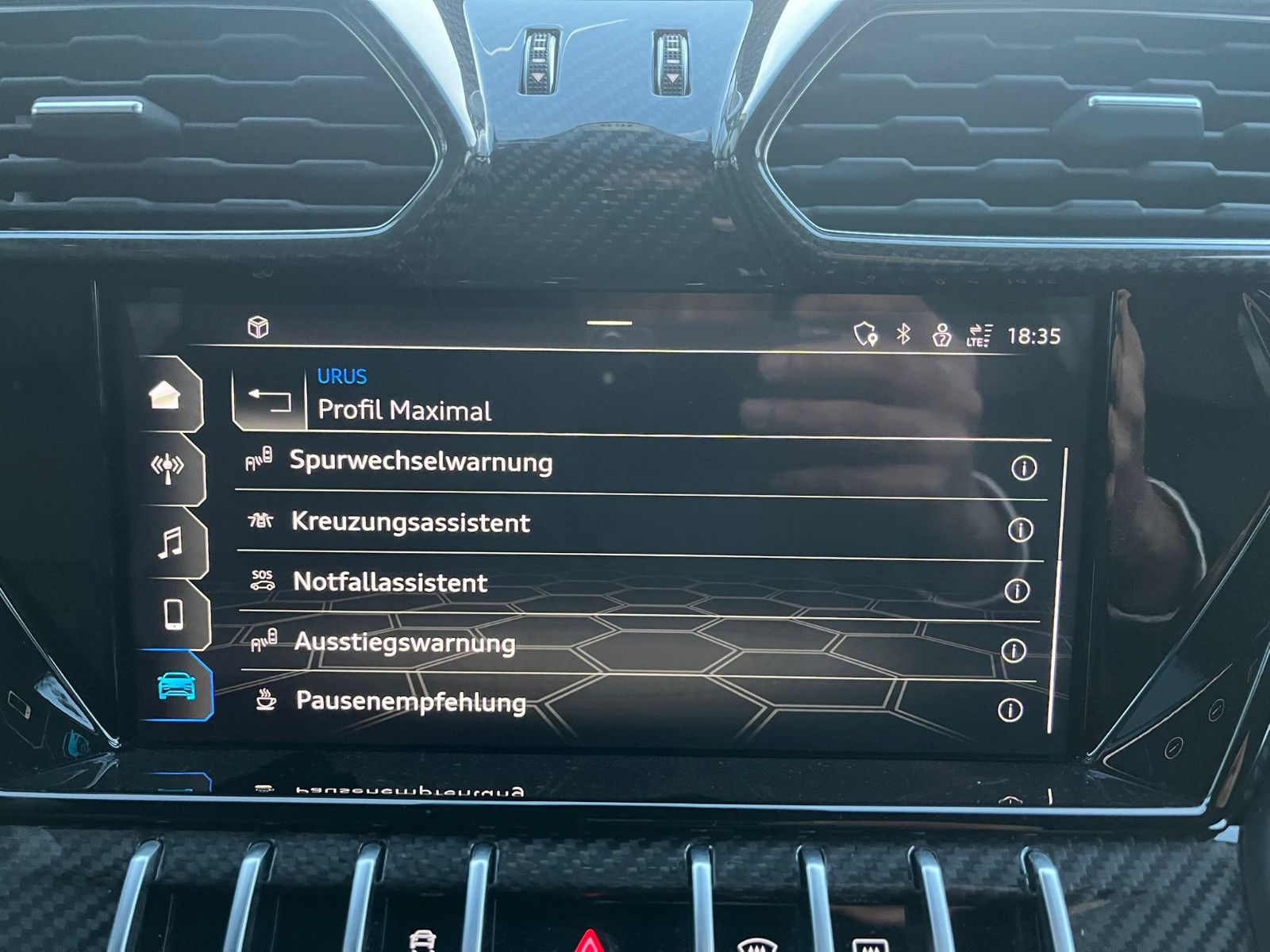
Task: Select the LTE signal indicator
Action: [x=980, y=336]
